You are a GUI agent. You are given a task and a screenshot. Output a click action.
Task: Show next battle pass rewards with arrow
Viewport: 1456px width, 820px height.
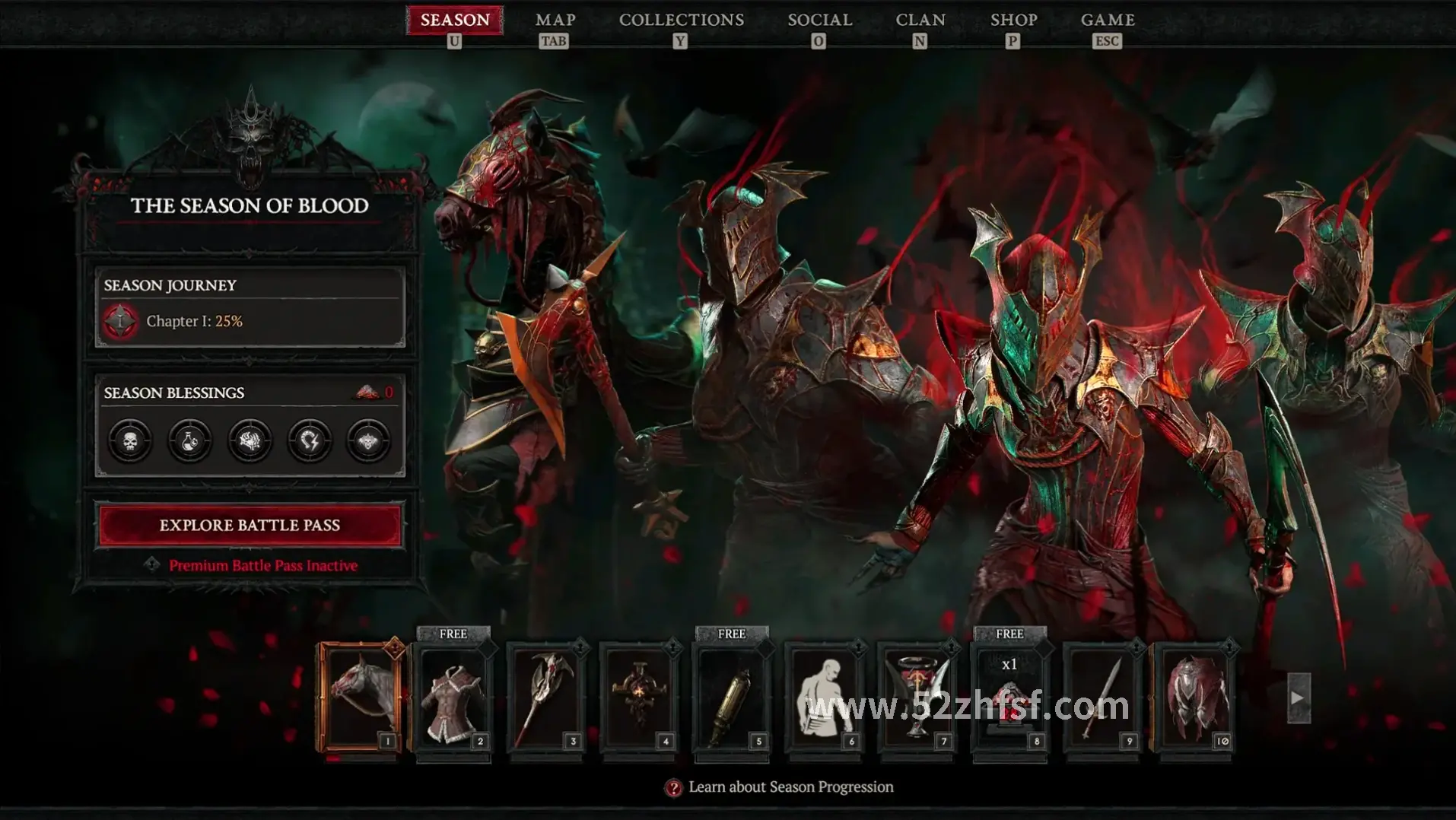(1298, 698)
